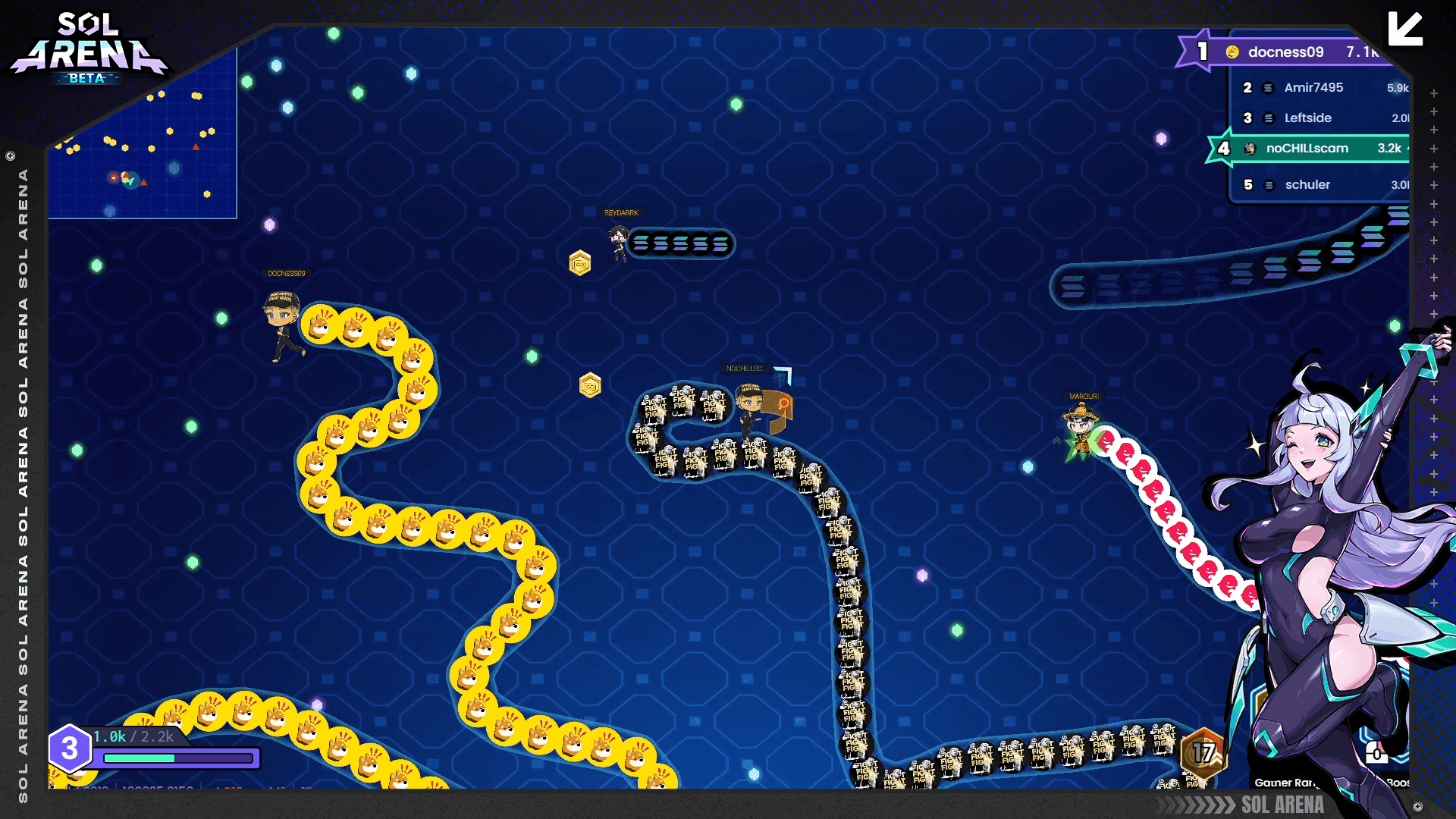This screenshot has width=1456, height=819.
Task: Click the Boost label near the character art
Action: 1398,785
